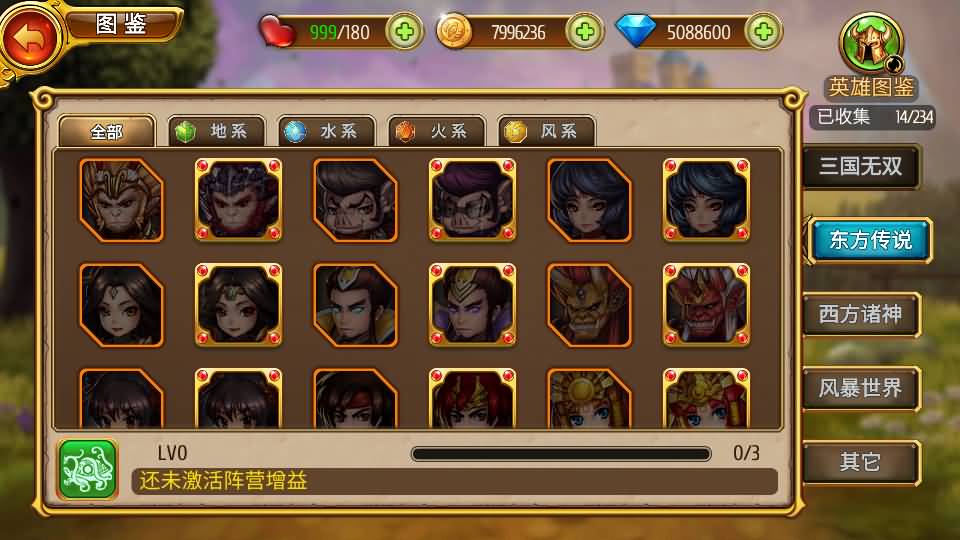
Task: Select the golden Monkey King hero portrait
Action: click(121, 200)
